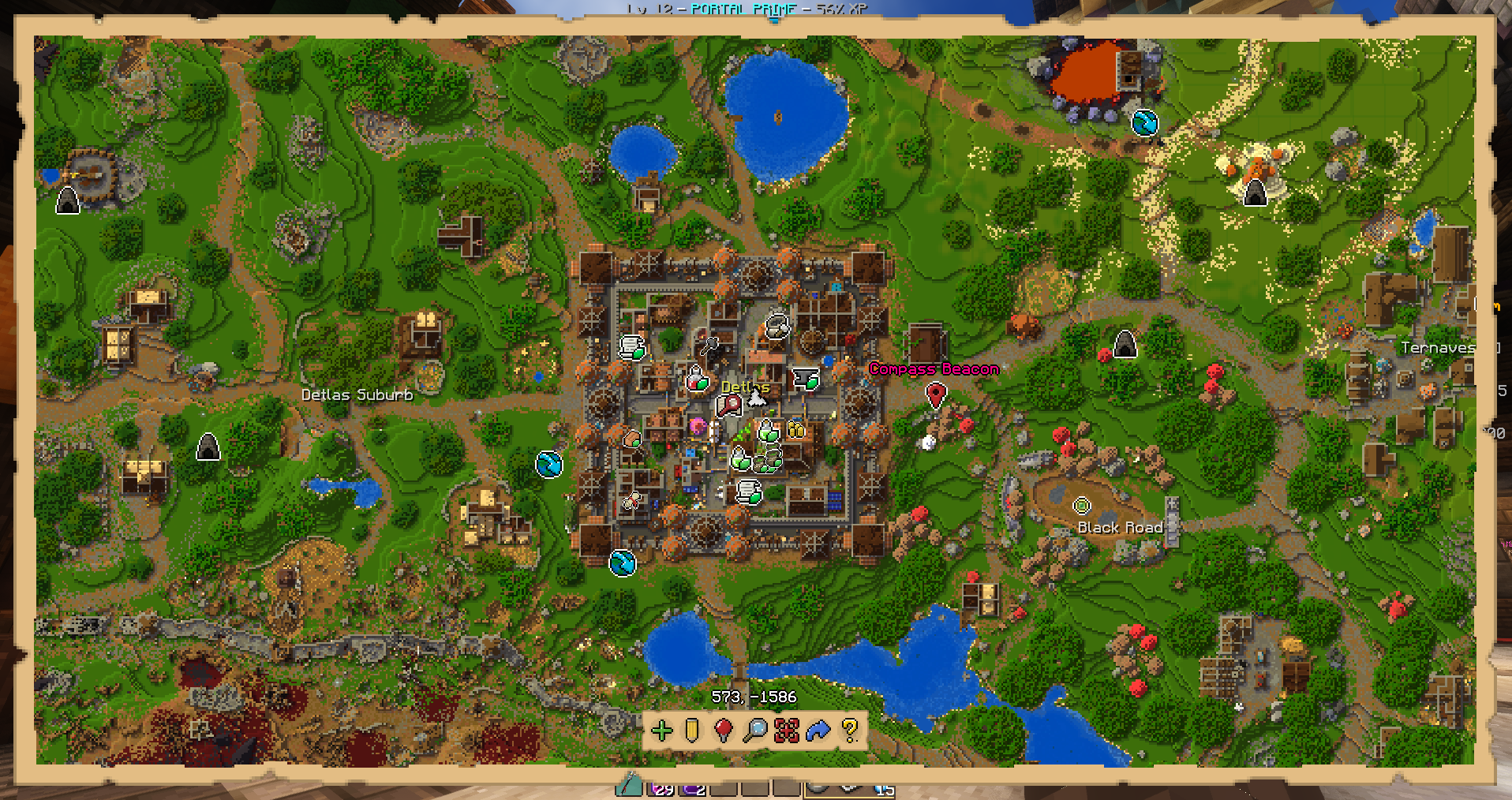
Task: Toggle the red territory overlay icon
Action: [x=787, y=731]
